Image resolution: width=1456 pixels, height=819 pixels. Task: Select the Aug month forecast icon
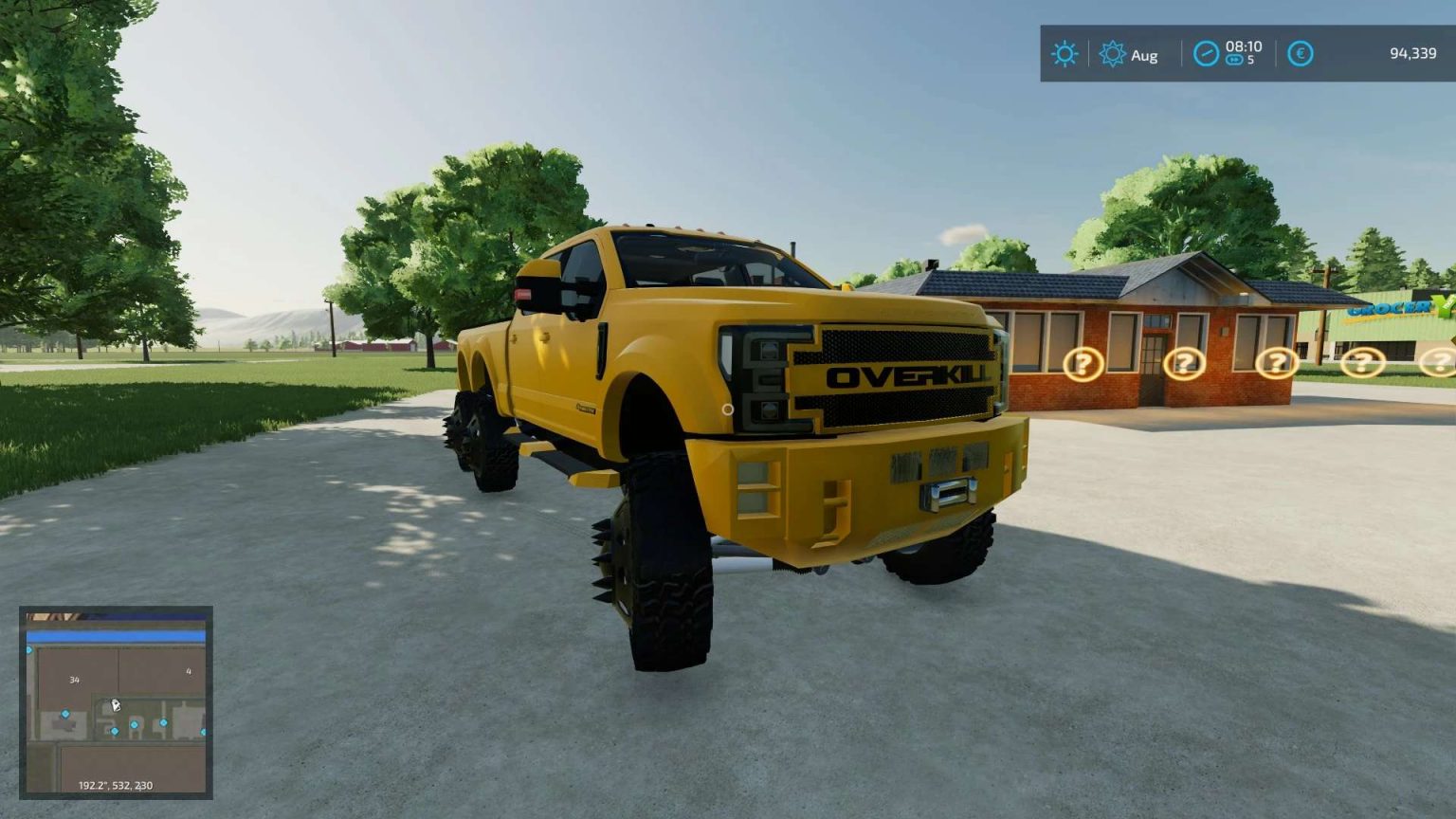point(1111,53)
